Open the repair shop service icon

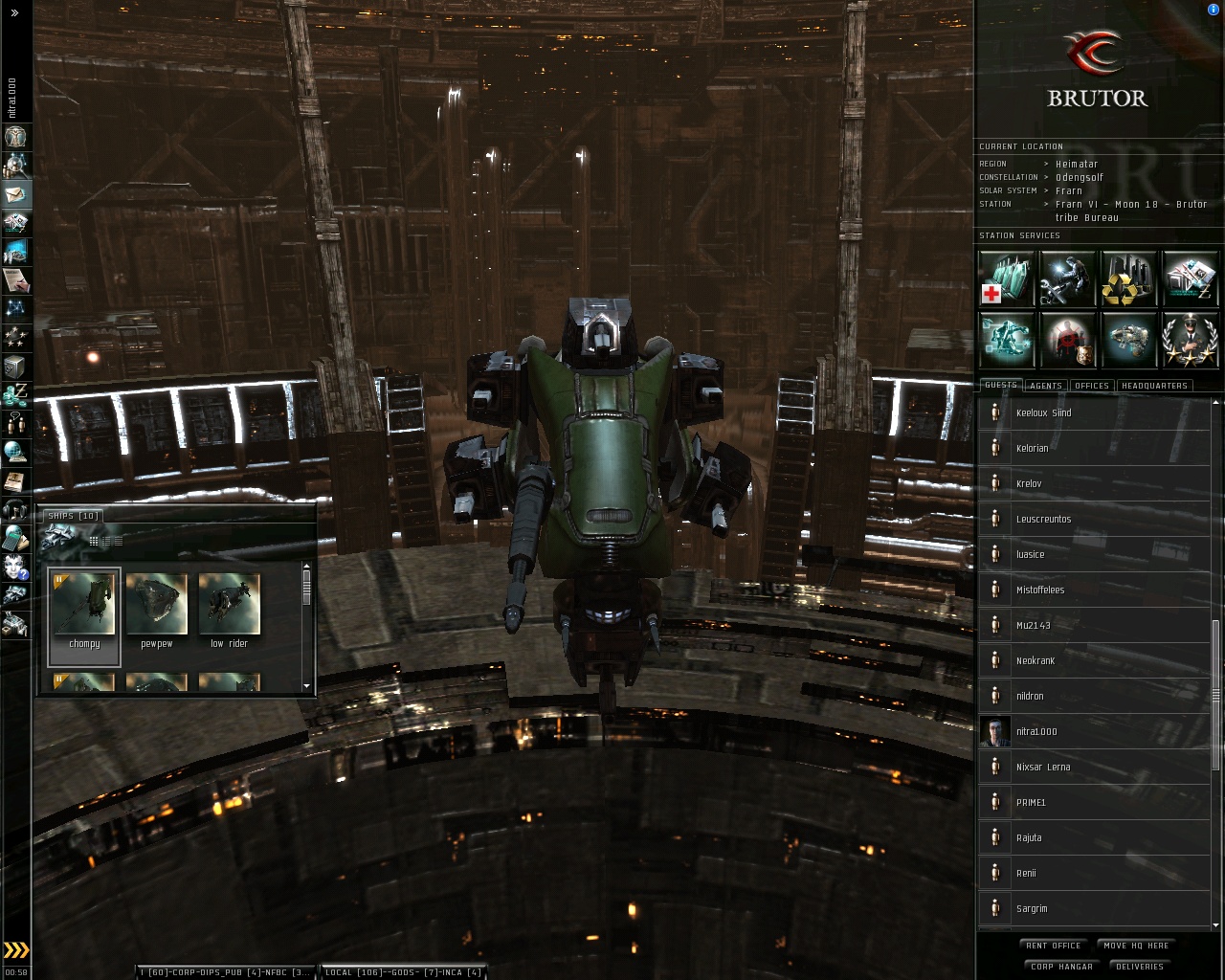coord(1067,278)
